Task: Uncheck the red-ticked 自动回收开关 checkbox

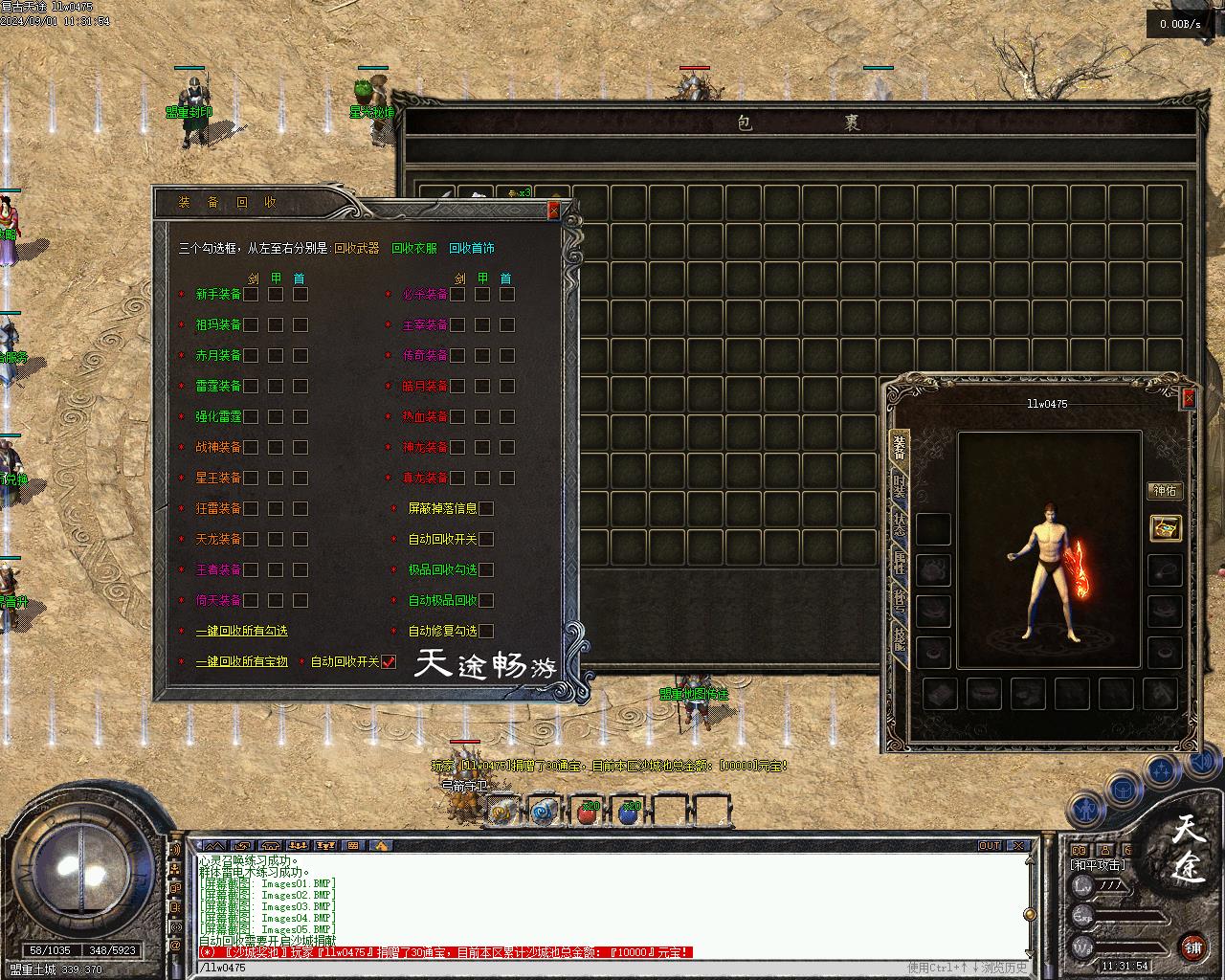Action: click(x=389, y=661)
